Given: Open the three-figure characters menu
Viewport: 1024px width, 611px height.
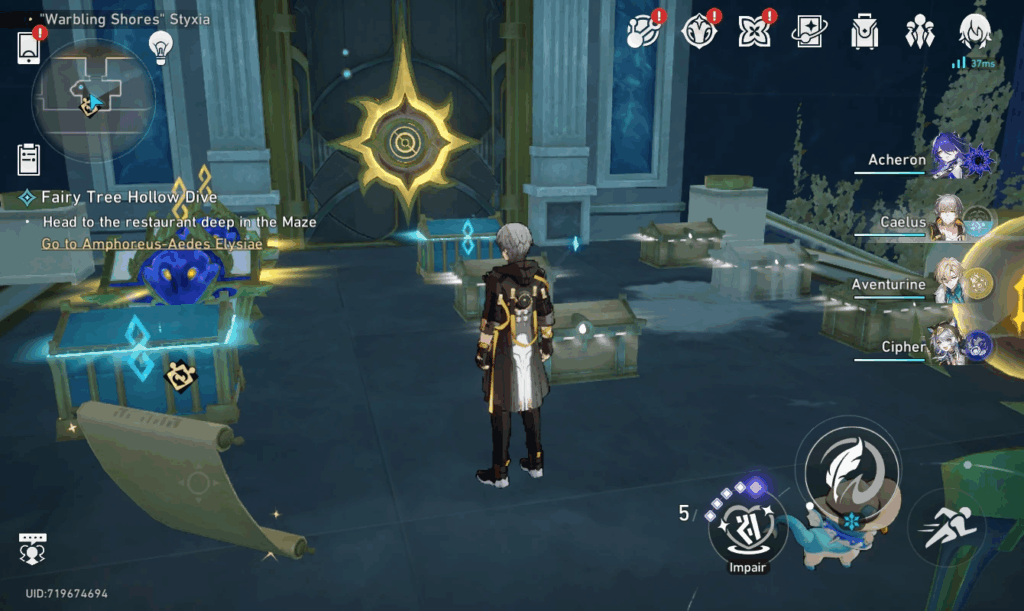Looking at the screenshot, I should coord(918,31).
